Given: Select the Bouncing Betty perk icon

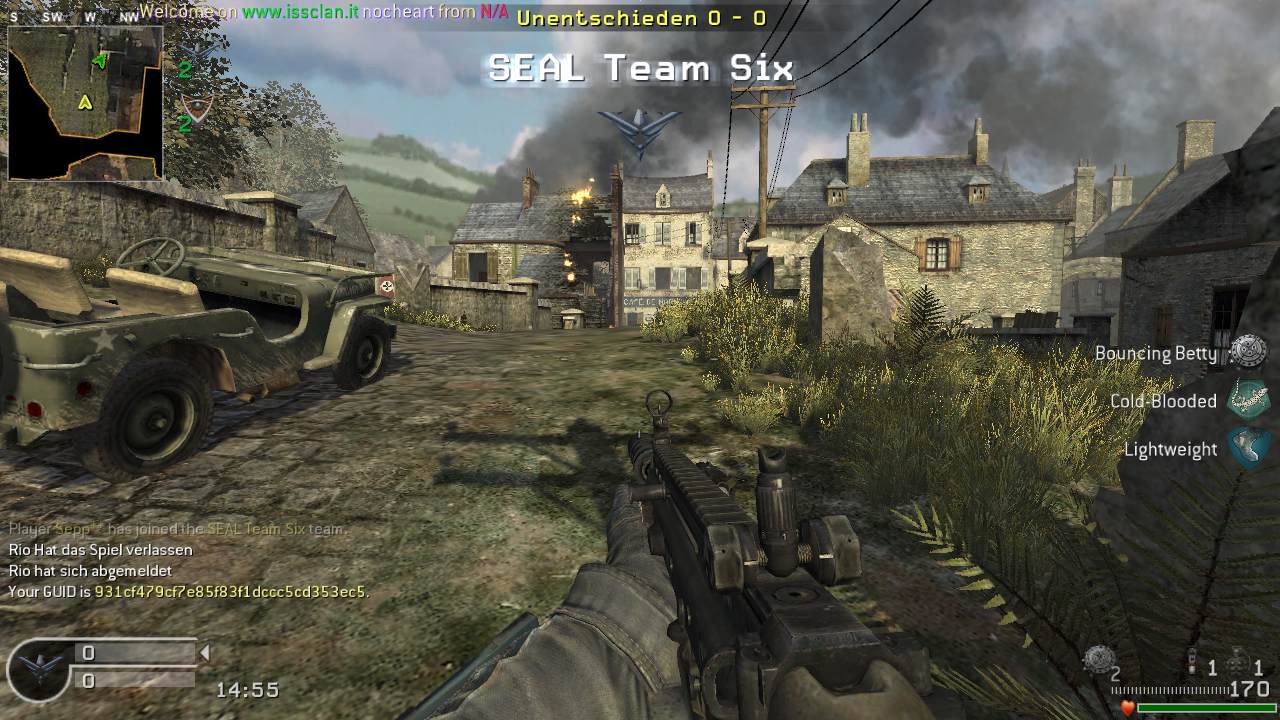Looking at the screenshot, I should pyautogui.click(x=1247, y=351).
